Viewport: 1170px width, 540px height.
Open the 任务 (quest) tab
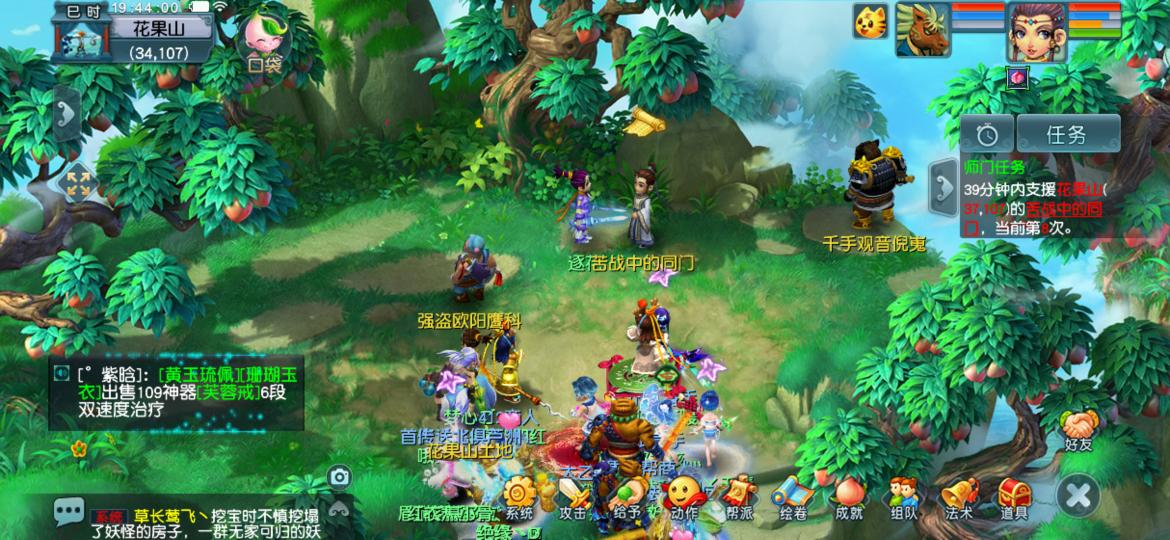coord(1067,134)
